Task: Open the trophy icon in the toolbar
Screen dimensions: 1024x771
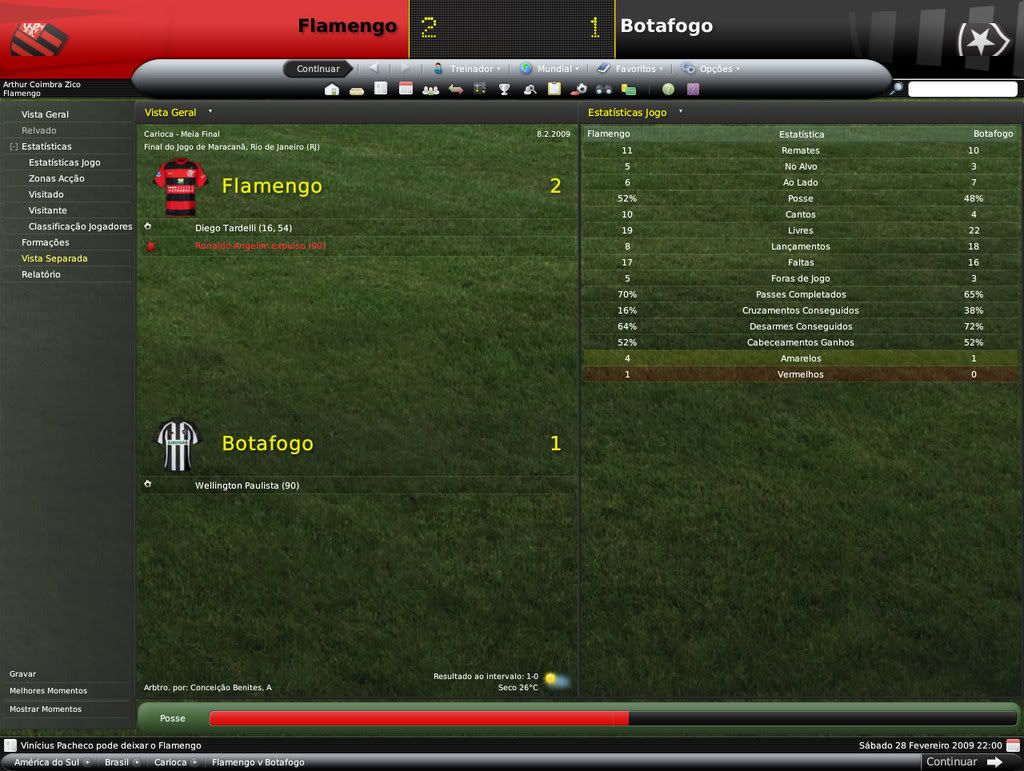Action: tap(504, 89)
